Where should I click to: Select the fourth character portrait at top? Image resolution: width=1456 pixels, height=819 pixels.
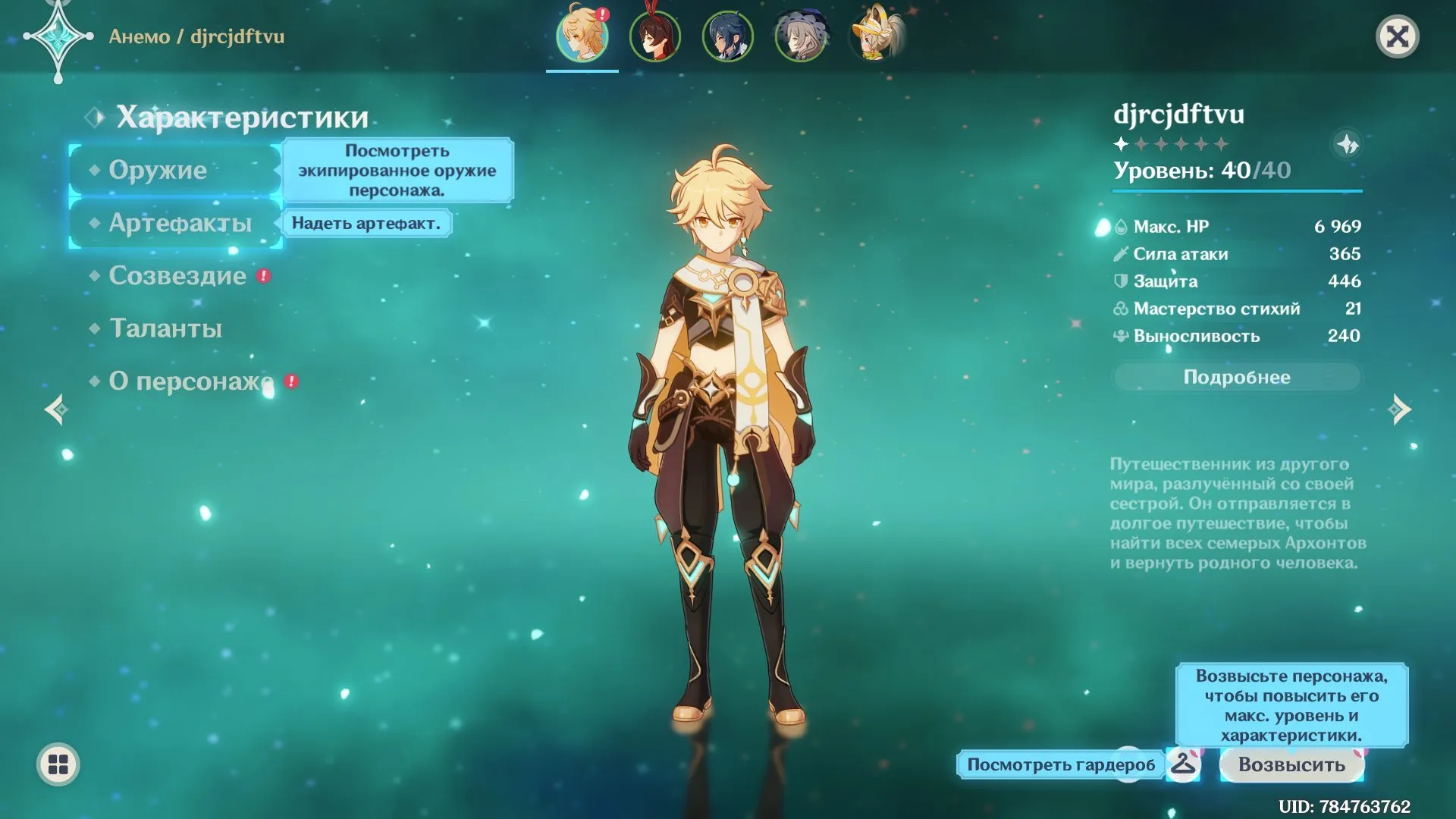(x=801, y=36)
